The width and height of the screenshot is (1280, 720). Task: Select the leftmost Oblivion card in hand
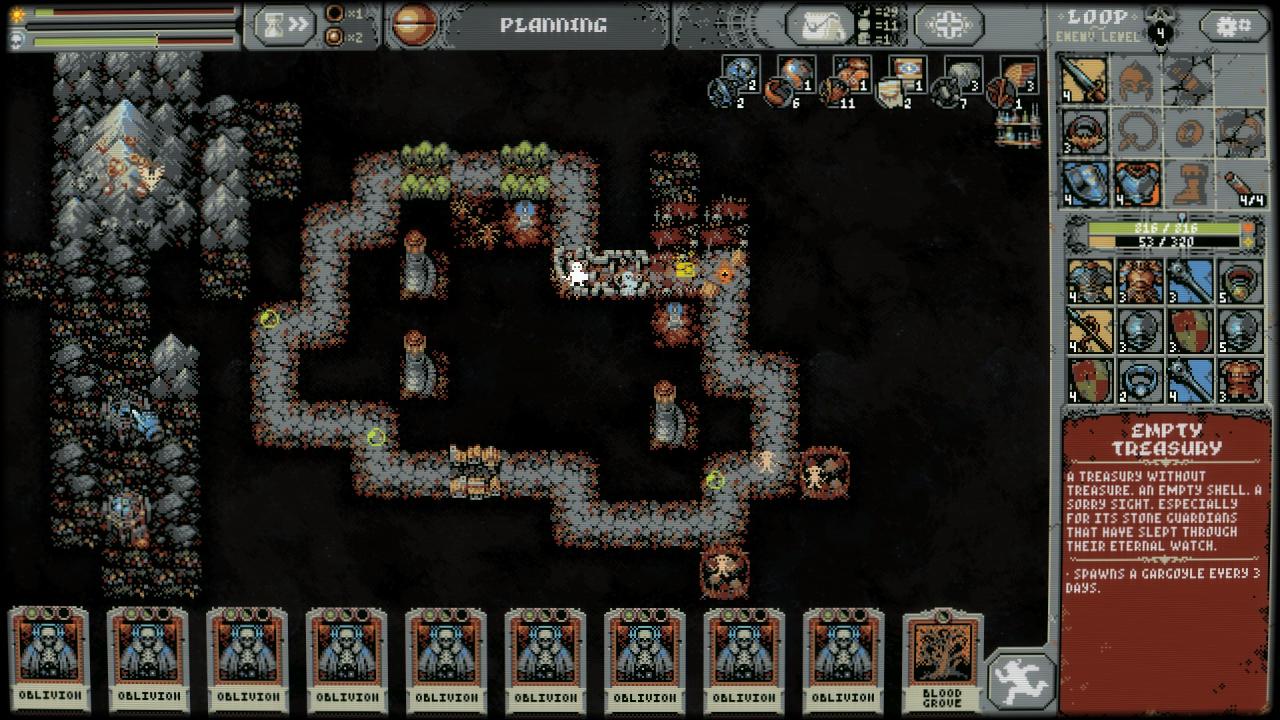(49, 659)
